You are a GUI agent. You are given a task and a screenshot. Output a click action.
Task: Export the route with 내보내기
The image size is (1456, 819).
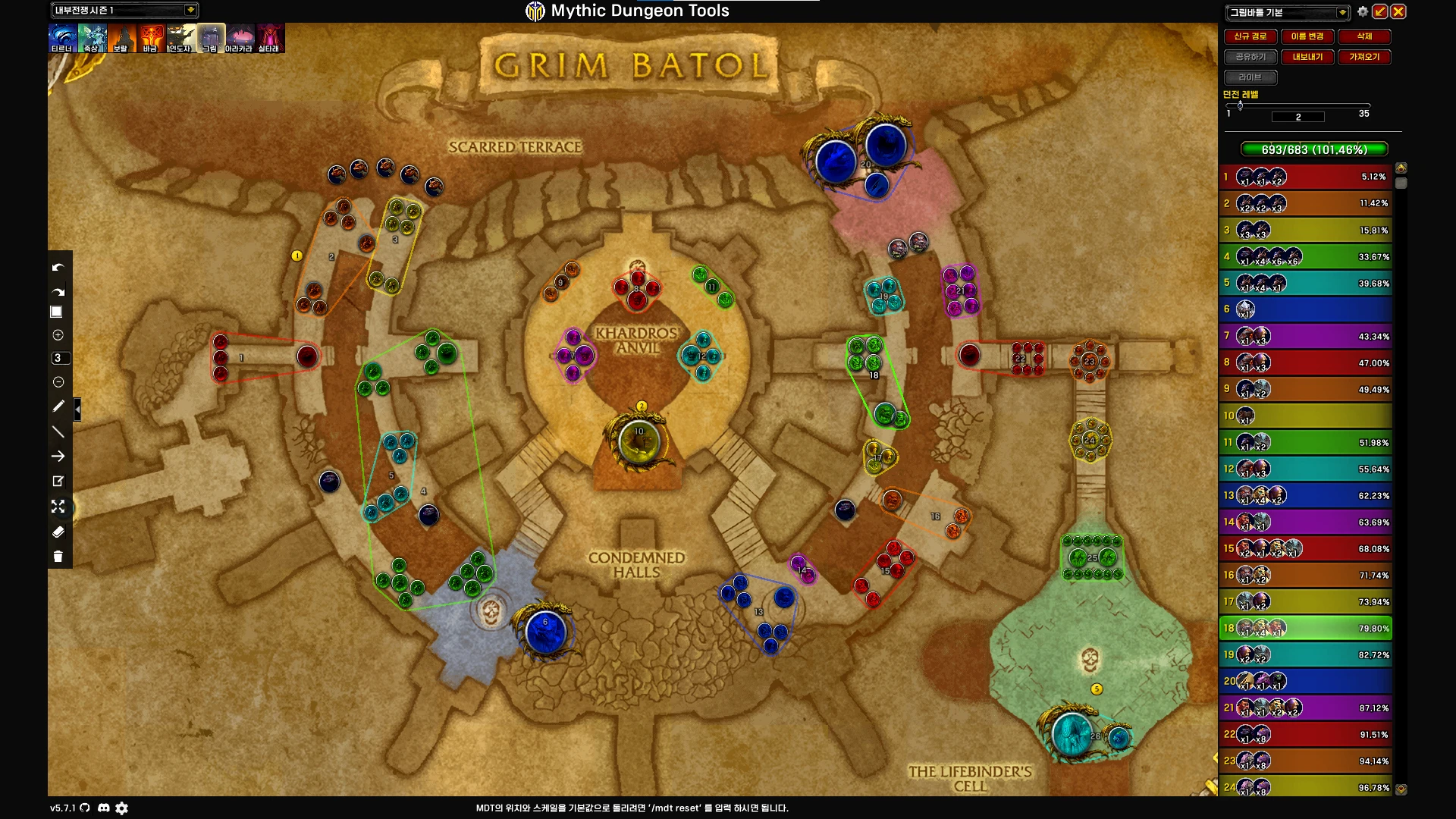[1307, 57]
